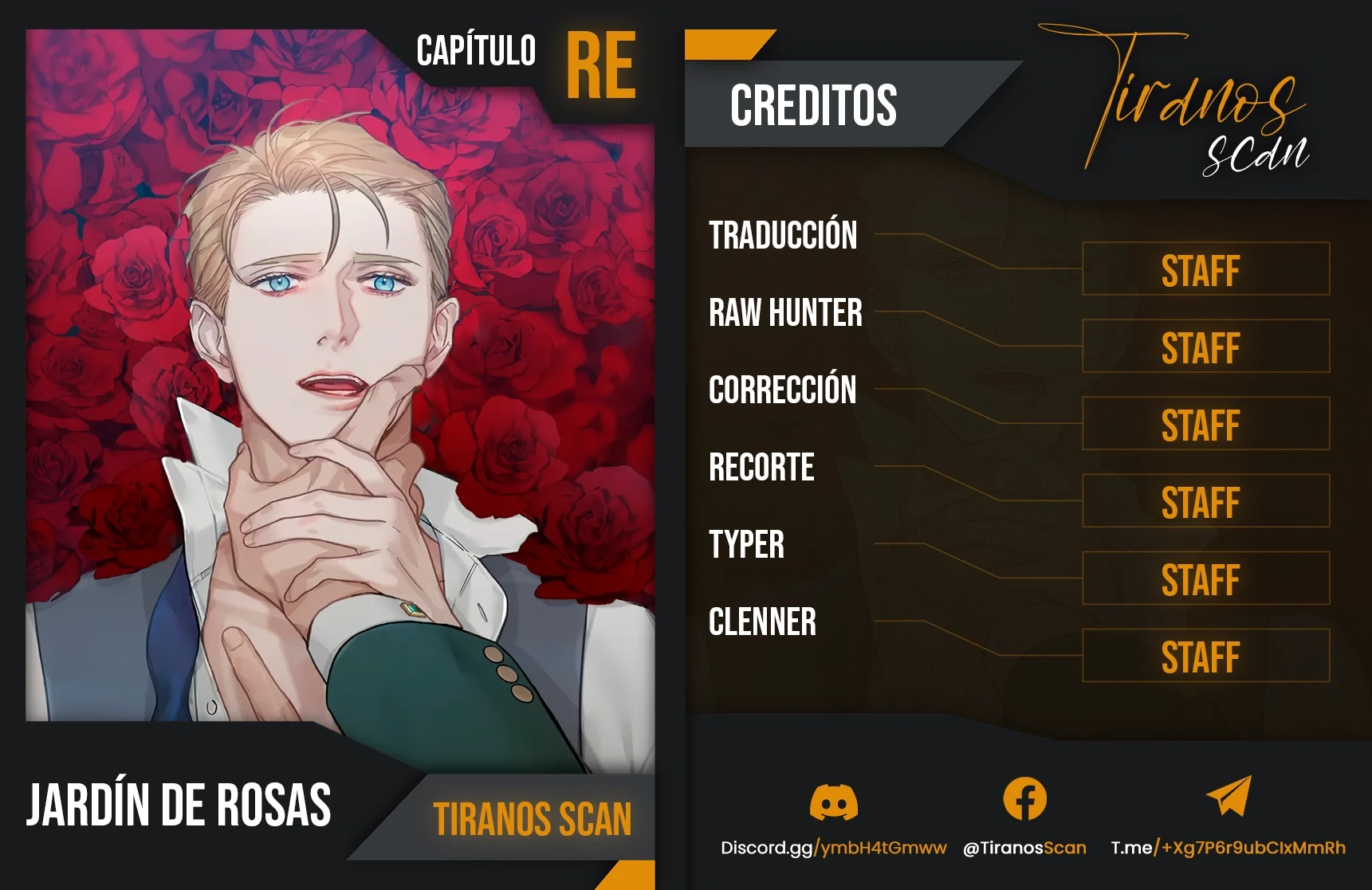Click the Facebook logo icon

click(x=1024, y=799)
